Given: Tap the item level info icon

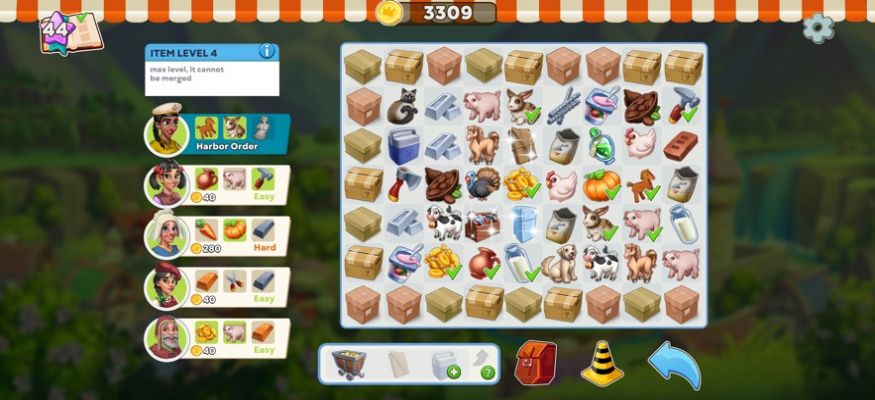Looking at the screenshot, I should 266,52.
